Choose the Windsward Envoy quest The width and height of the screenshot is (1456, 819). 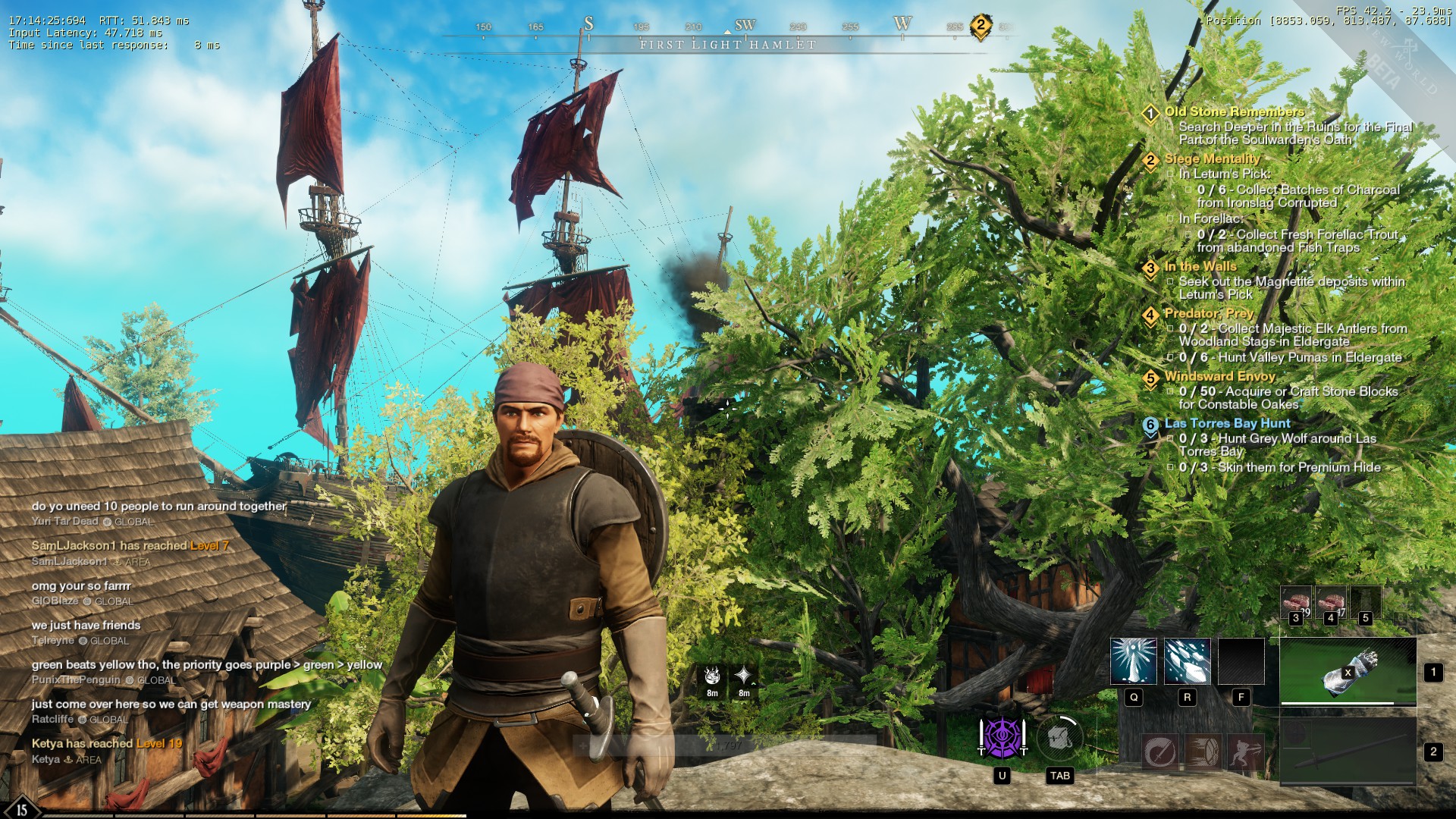[x=1219, y=376]
